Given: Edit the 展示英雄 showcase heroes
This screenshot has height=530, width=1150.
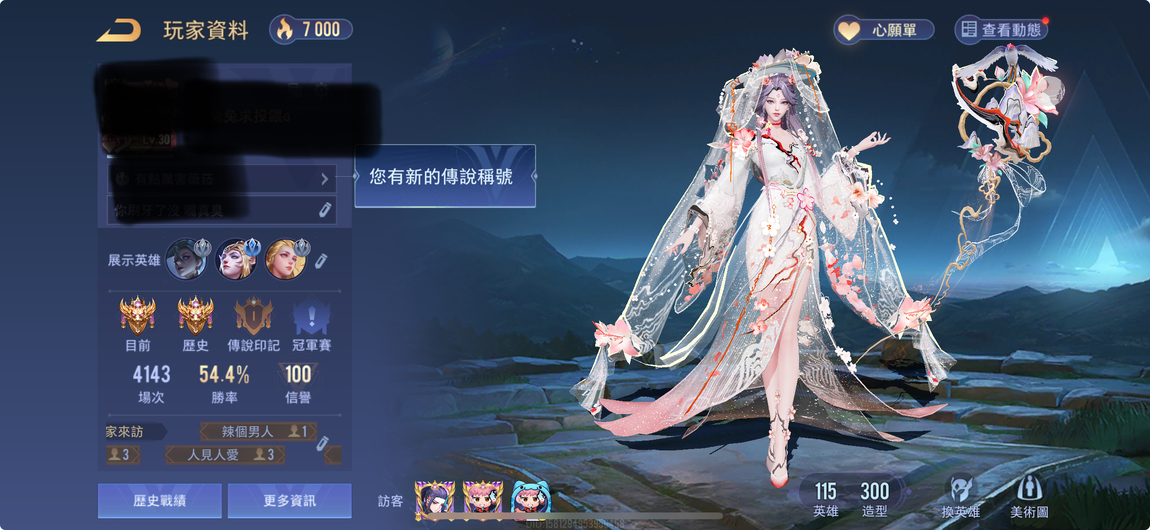Looking at the screenshot, I should tap(321, 260).
